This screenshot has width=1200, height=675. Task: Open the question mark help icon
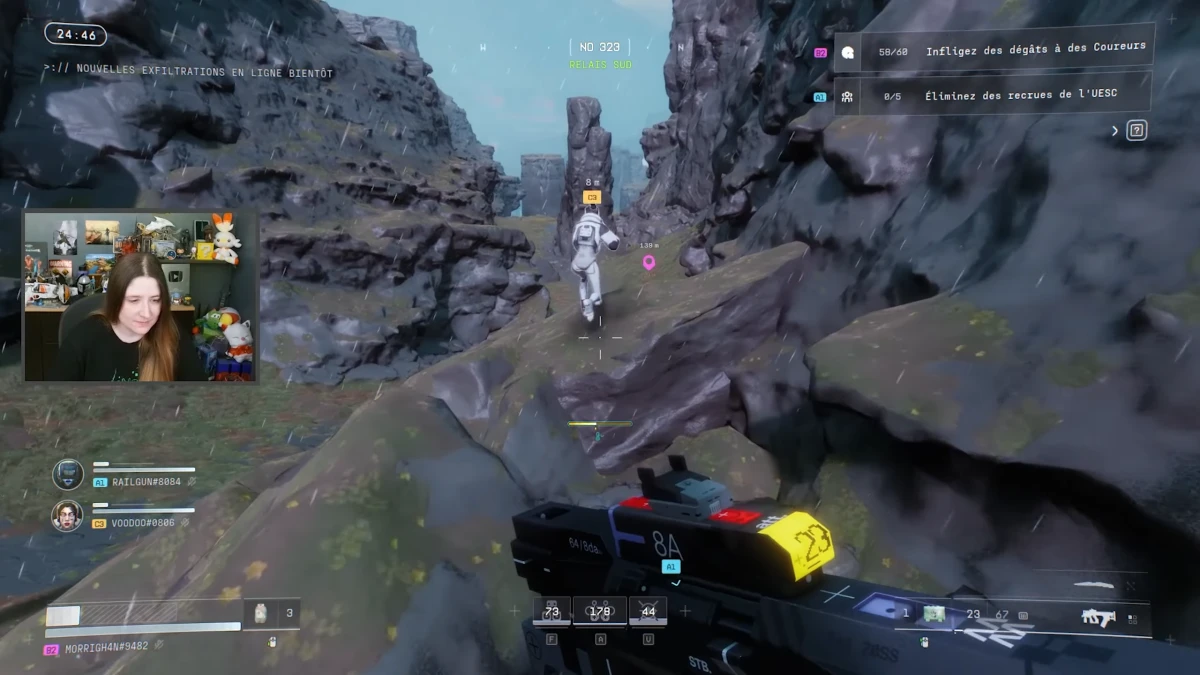pos(1136,130)
